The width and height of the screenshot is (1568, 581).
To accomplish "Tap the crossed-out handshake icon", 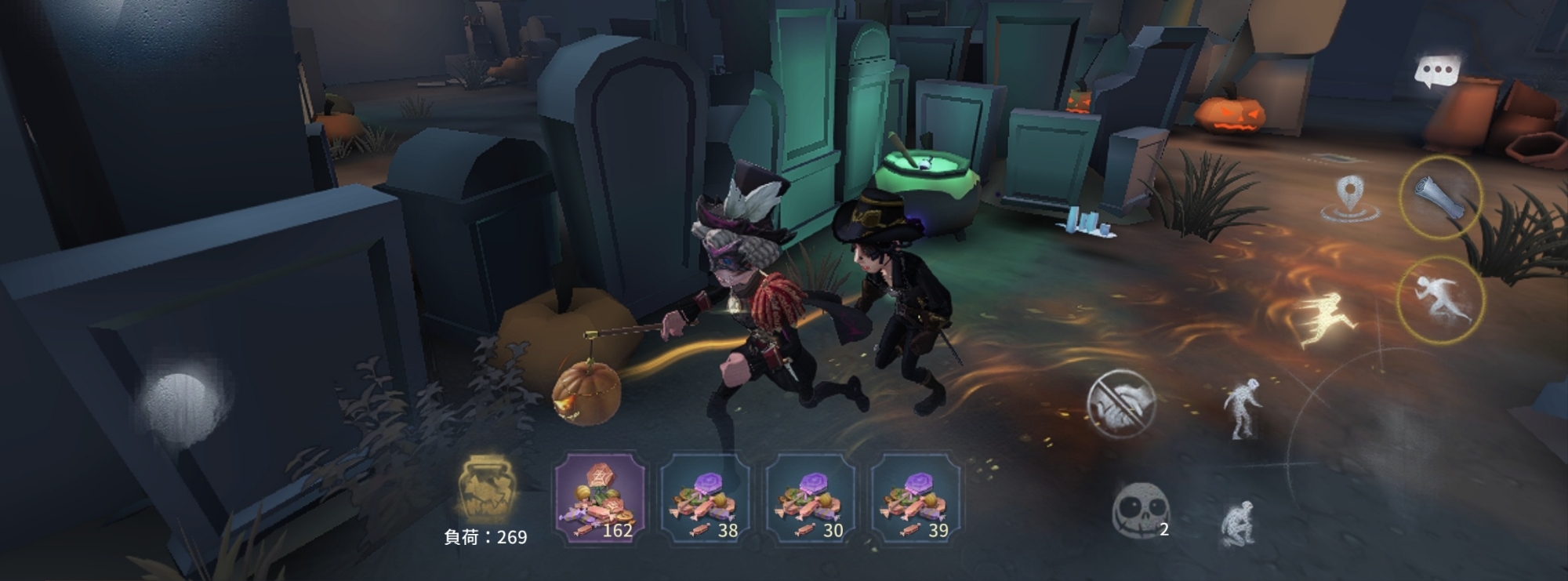I will [1121, 404].
